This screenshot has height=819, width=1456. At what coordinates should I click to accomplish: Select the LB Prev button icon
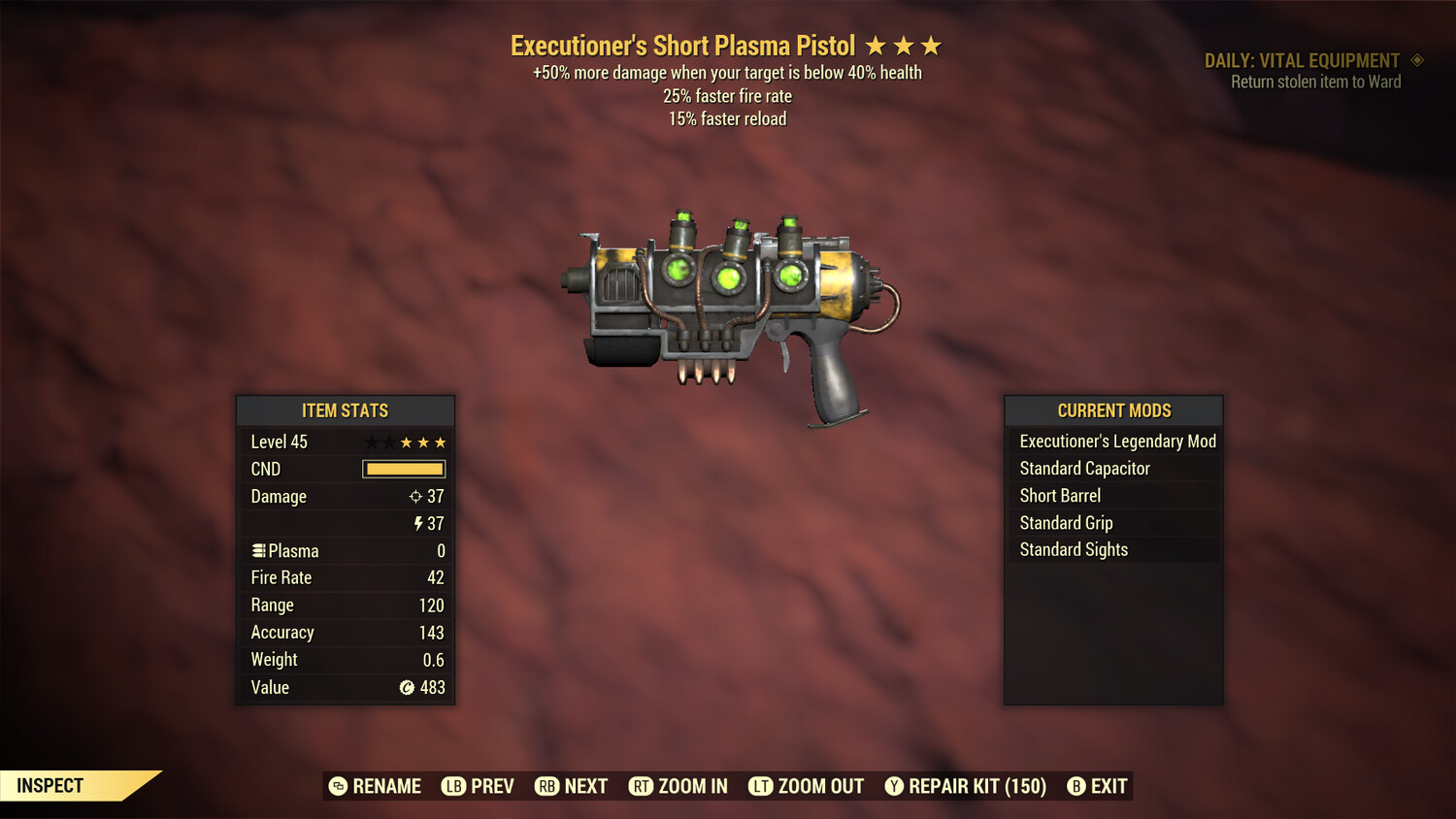(452, 786)
